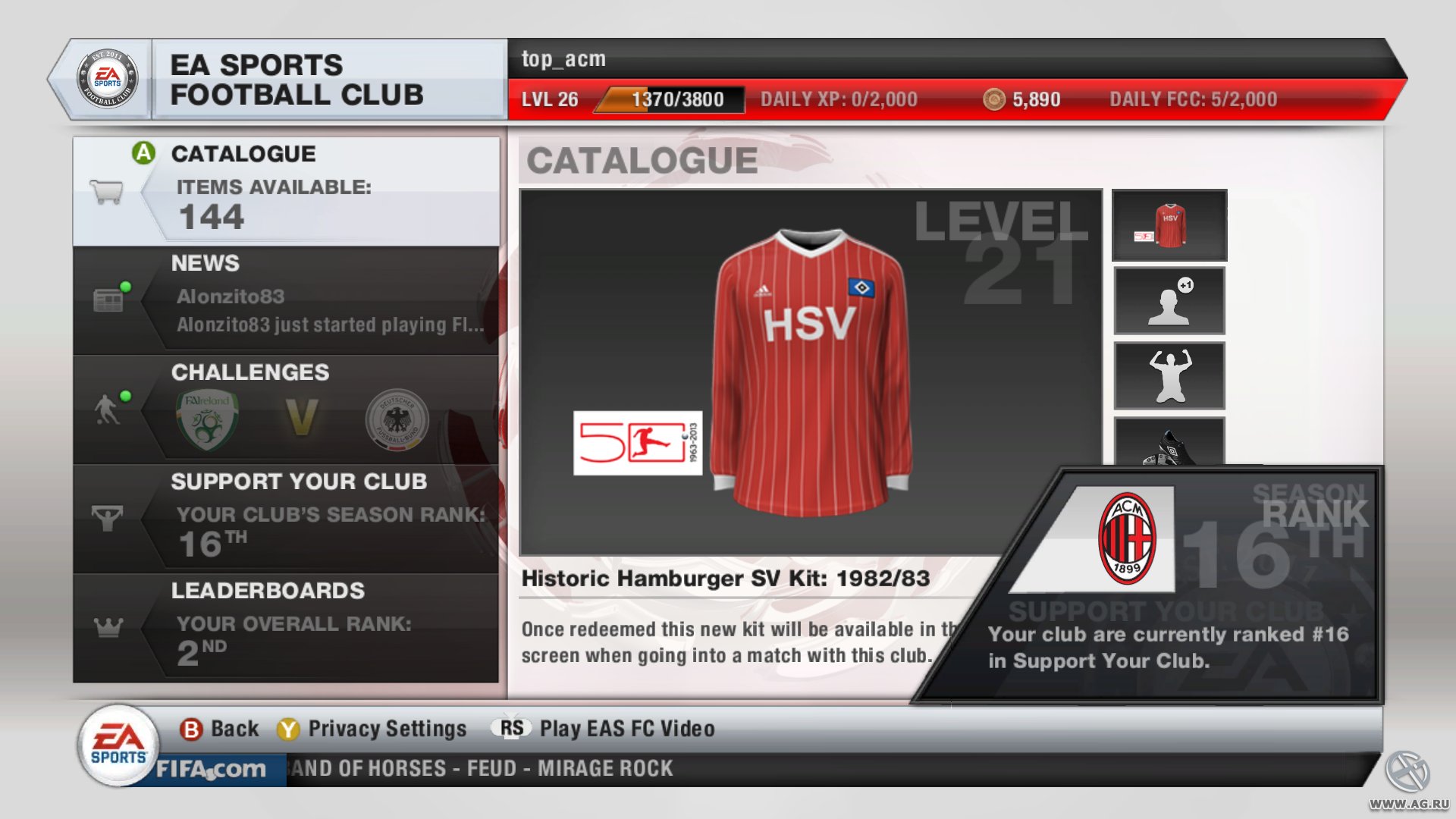The image size is (1456, 819).
Task: Open the News newspaper icon
Action: pyautogui.click(x=107, y=300)
